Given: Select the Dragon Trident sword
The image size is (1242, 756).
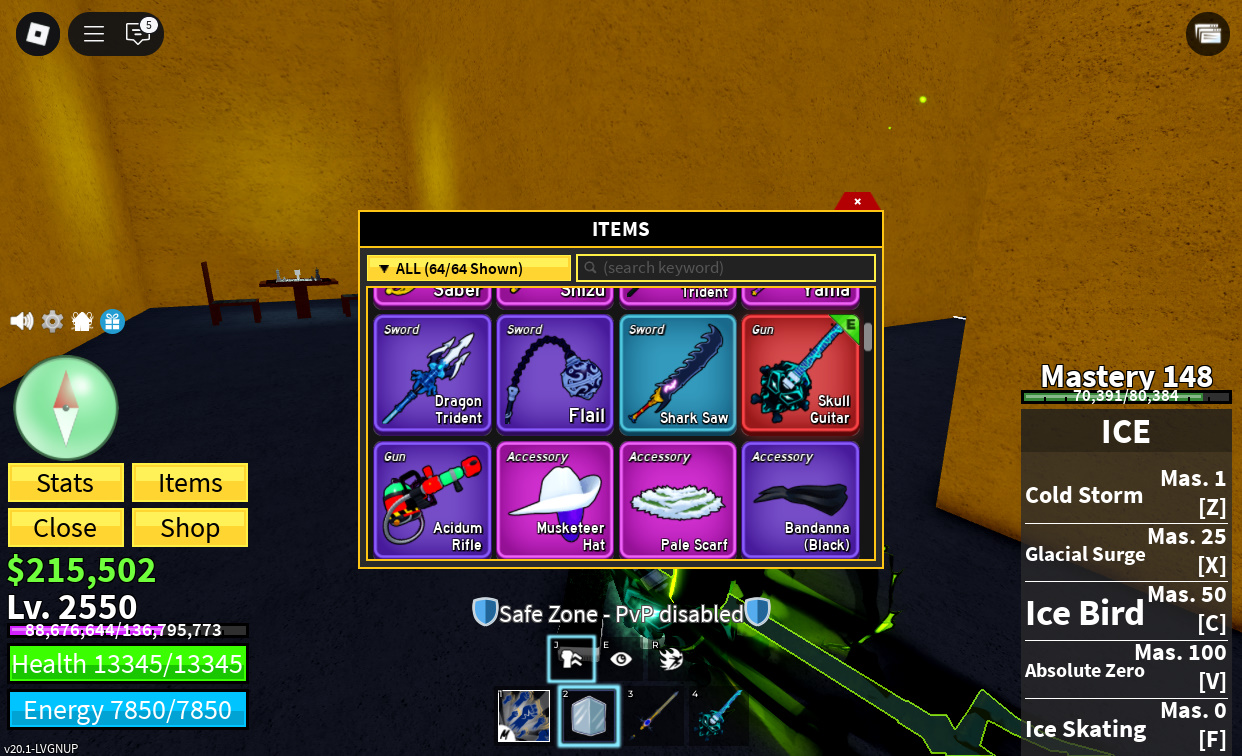Looking at the screenshot, I should pyautogui.click(x=432, y=374).
